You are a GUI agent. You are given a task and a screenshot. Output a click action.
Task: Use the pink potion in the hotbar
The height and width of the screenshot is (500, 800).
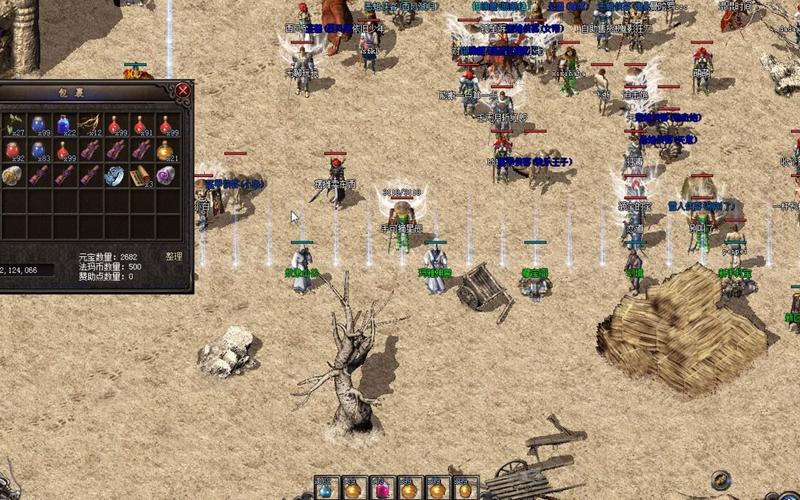[x=381, y=489]
